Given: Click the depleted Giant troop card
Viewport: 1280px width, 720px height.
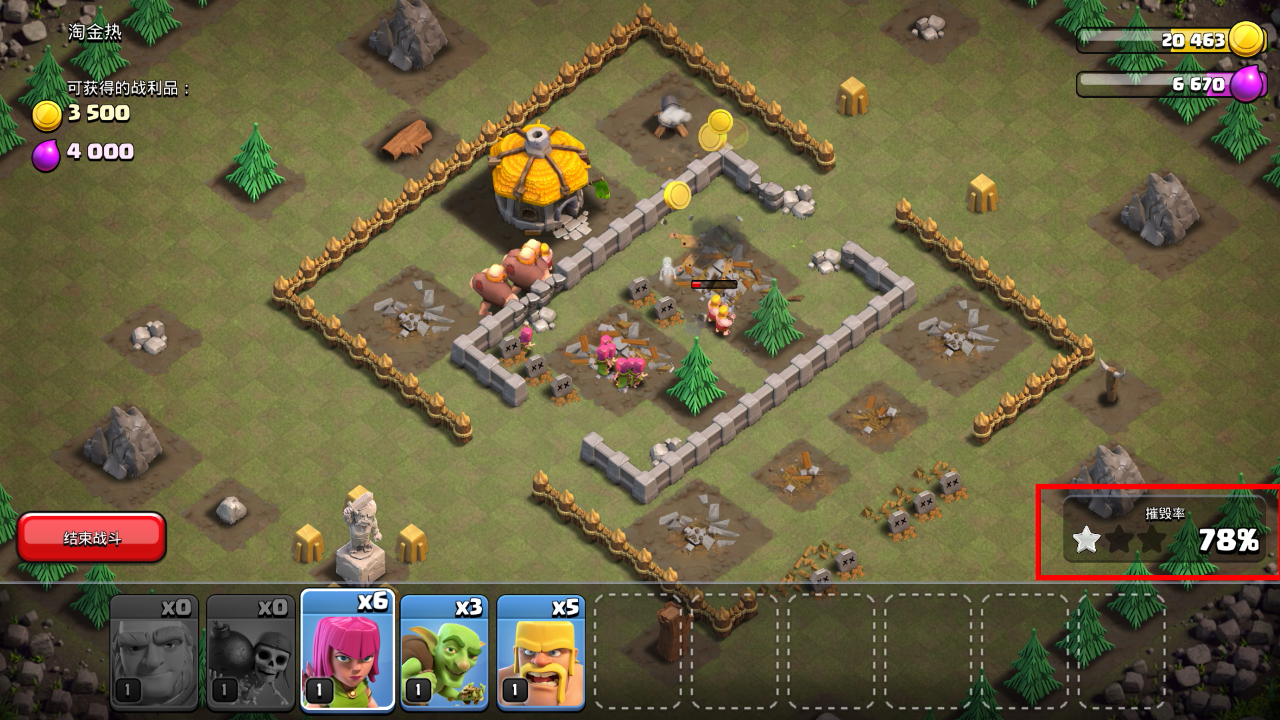Looking at the screenshot, I should coord(153,652).
